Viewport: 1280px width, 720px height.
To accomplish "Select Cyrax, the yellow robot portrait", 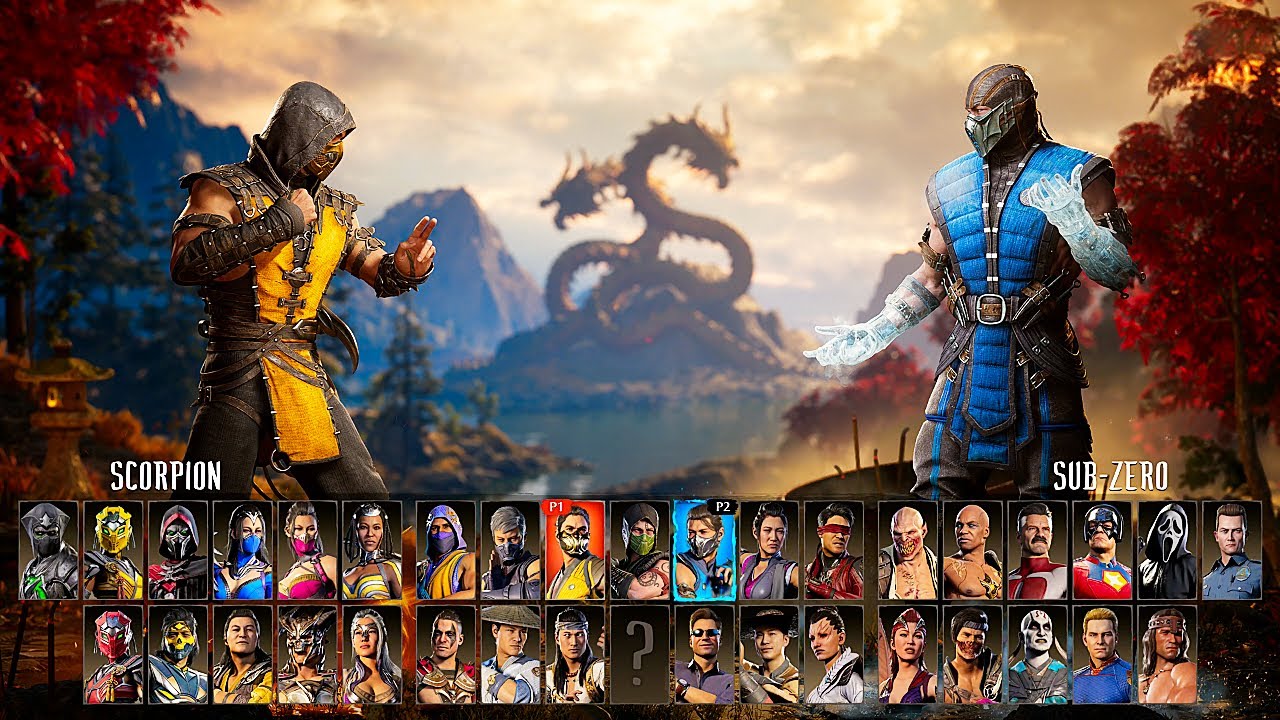I will [112, 548].
